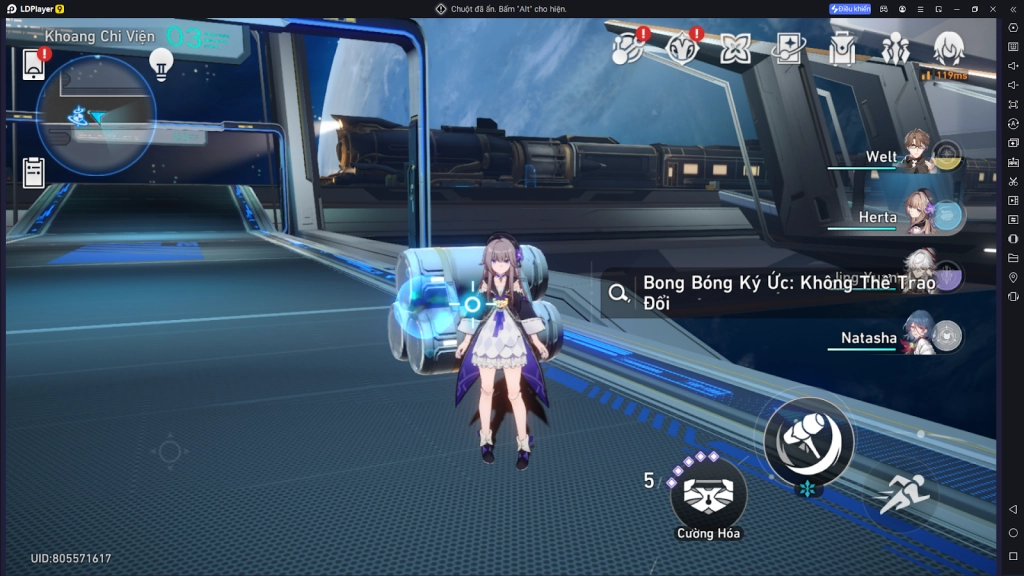This screenshot has width=1024, height=576.
Task: Toggle the sprint running button
Action: pyautogui.click(x=905, y=494)
